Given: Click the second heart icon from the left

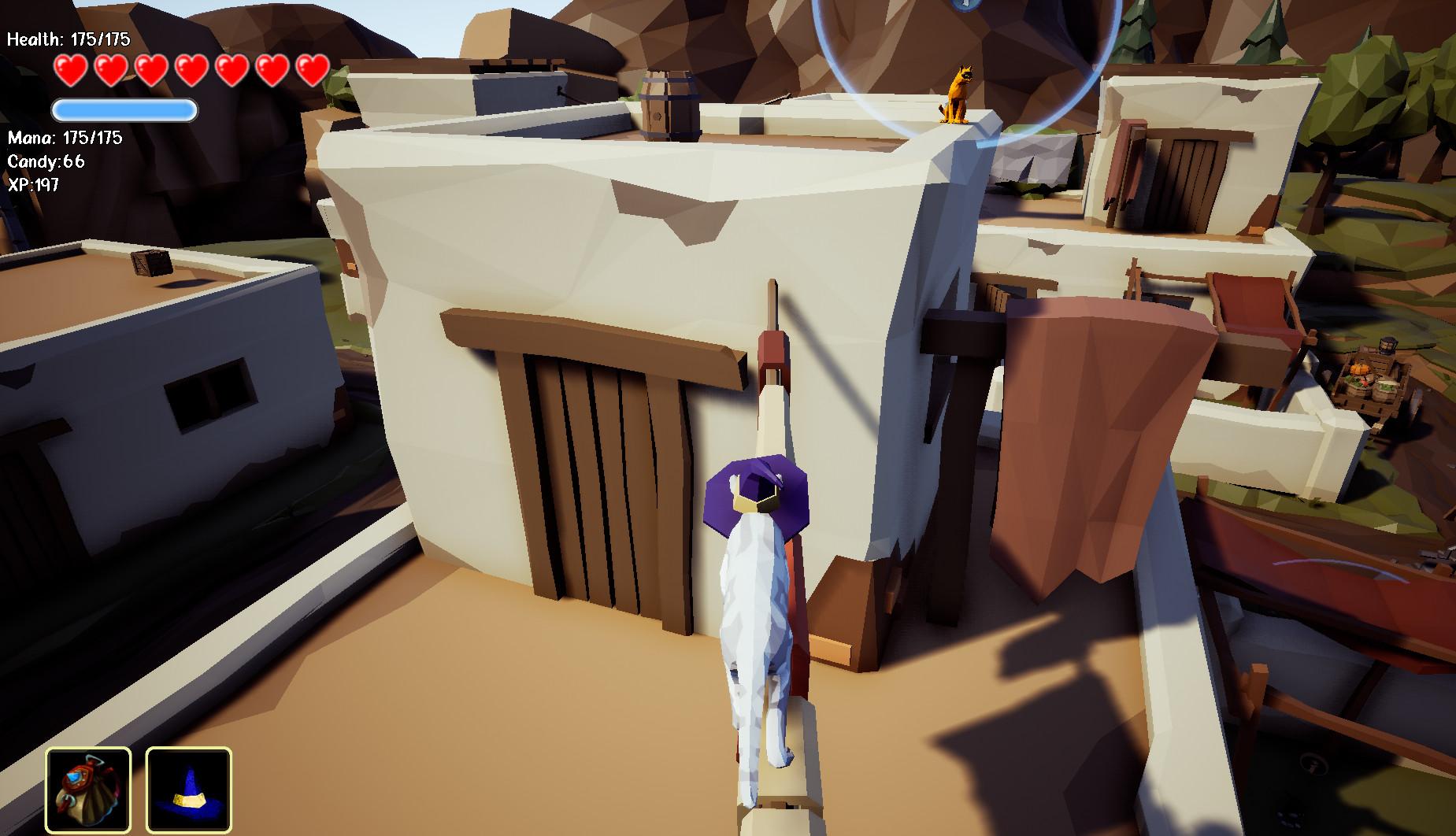Looking at the screenshot, I should [x=112, y=69].
